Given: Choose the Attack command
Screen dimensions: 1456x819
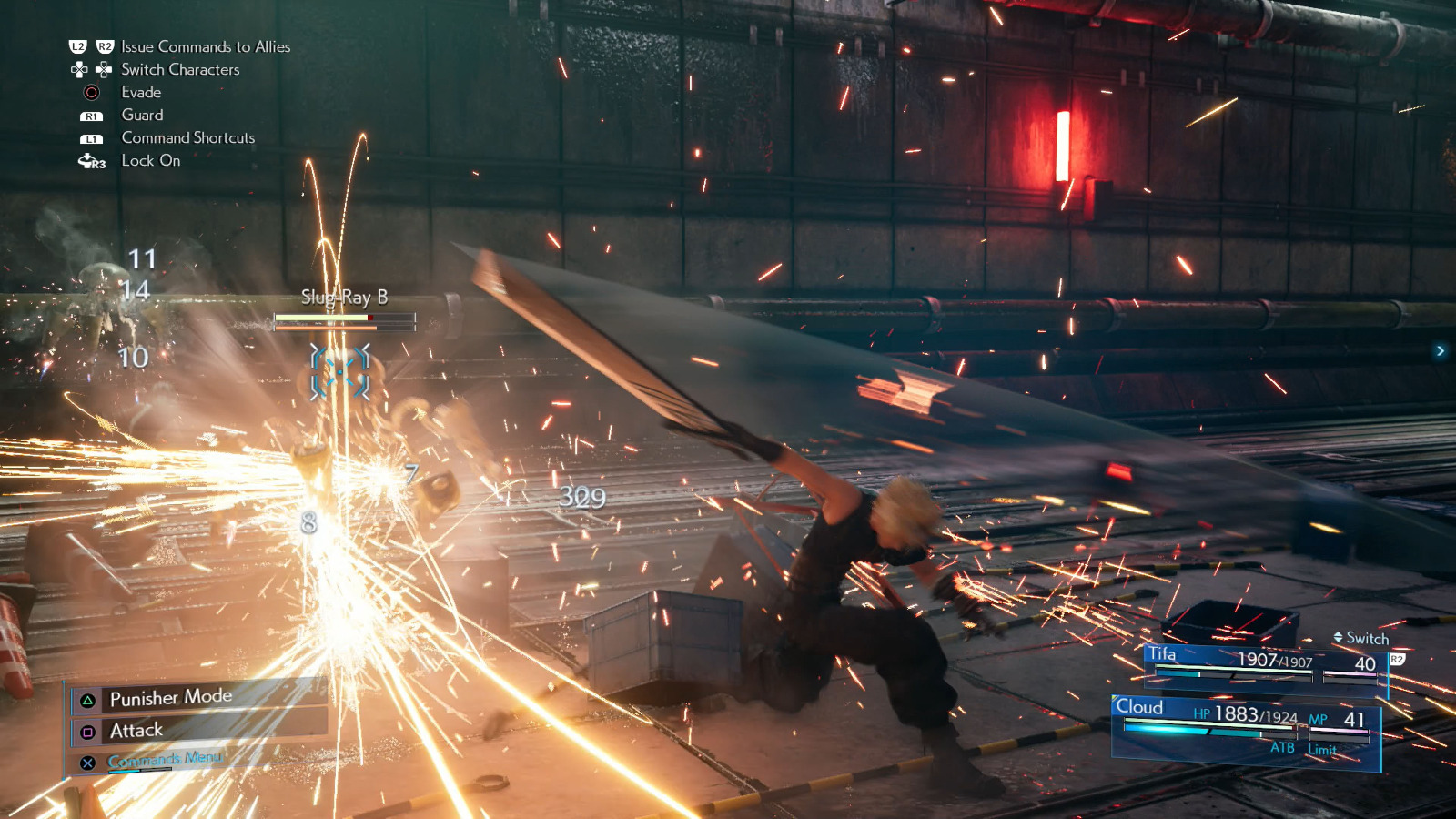Looking at the screenshot, I should tap(136, 730).
